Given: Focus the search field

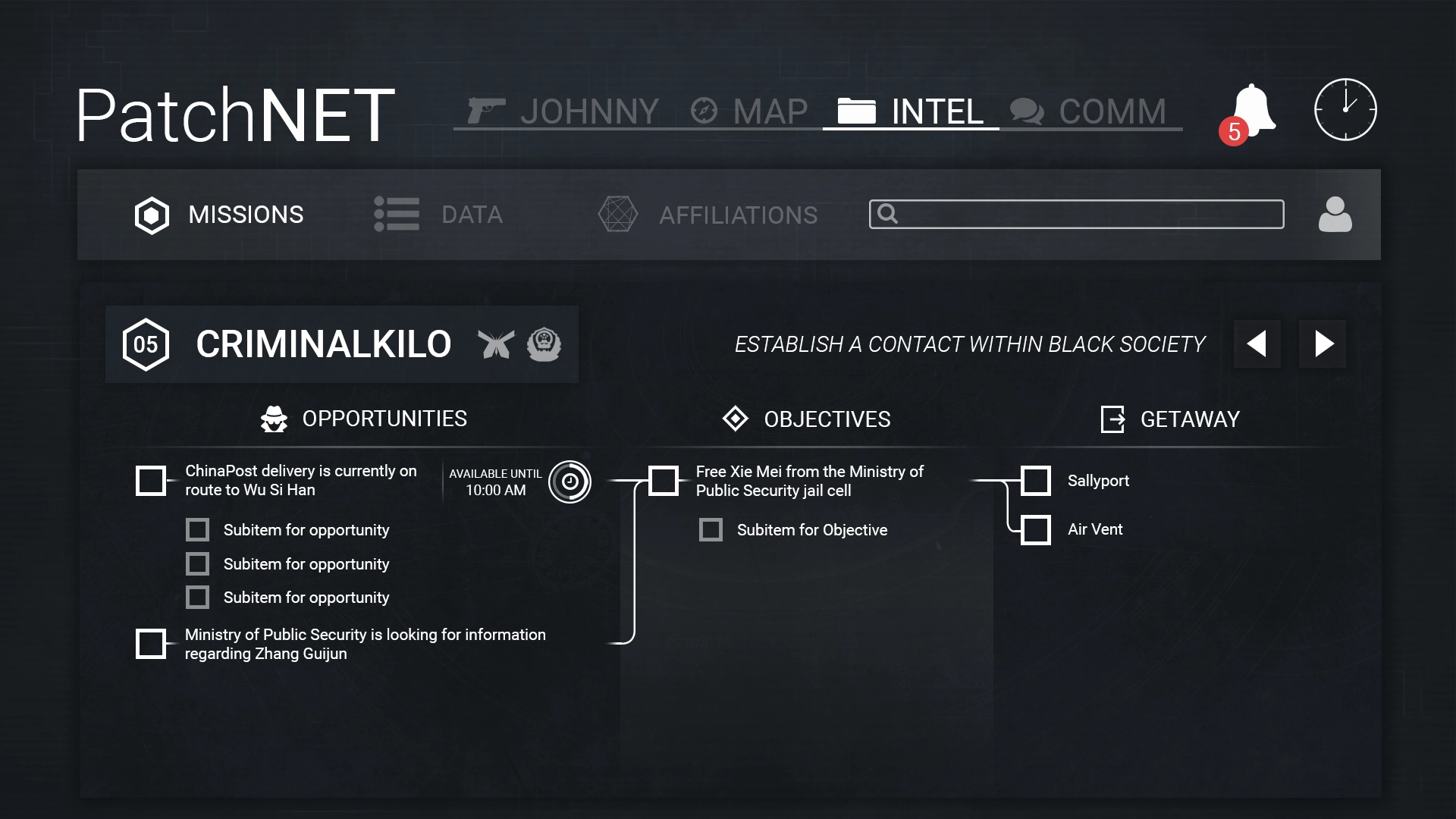Looking at the screenshot, I should (1076, 215).
